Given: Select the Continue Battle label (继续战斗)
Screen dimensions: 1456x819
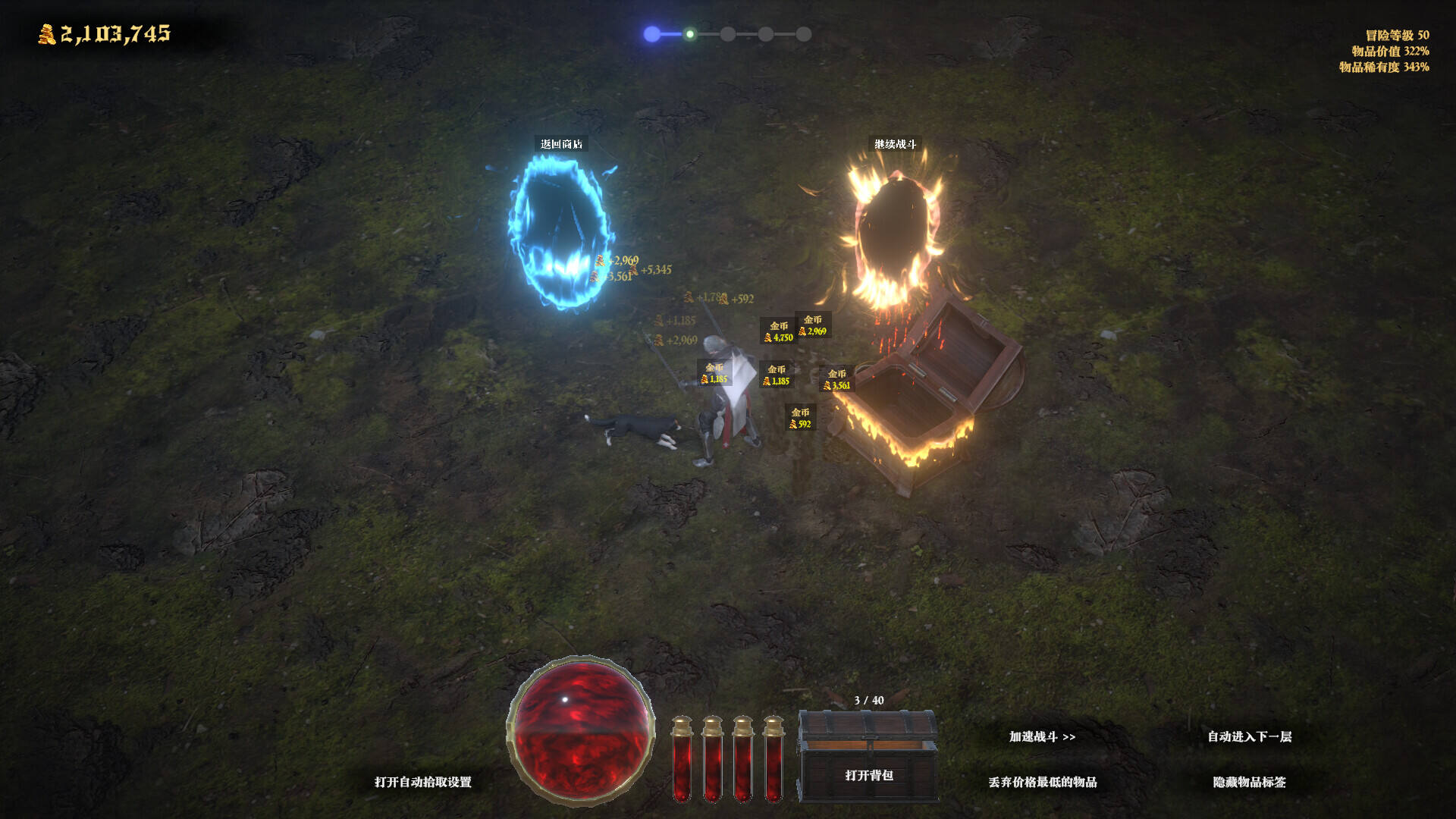Looking at the screenshot, I should tap(895, 144).
